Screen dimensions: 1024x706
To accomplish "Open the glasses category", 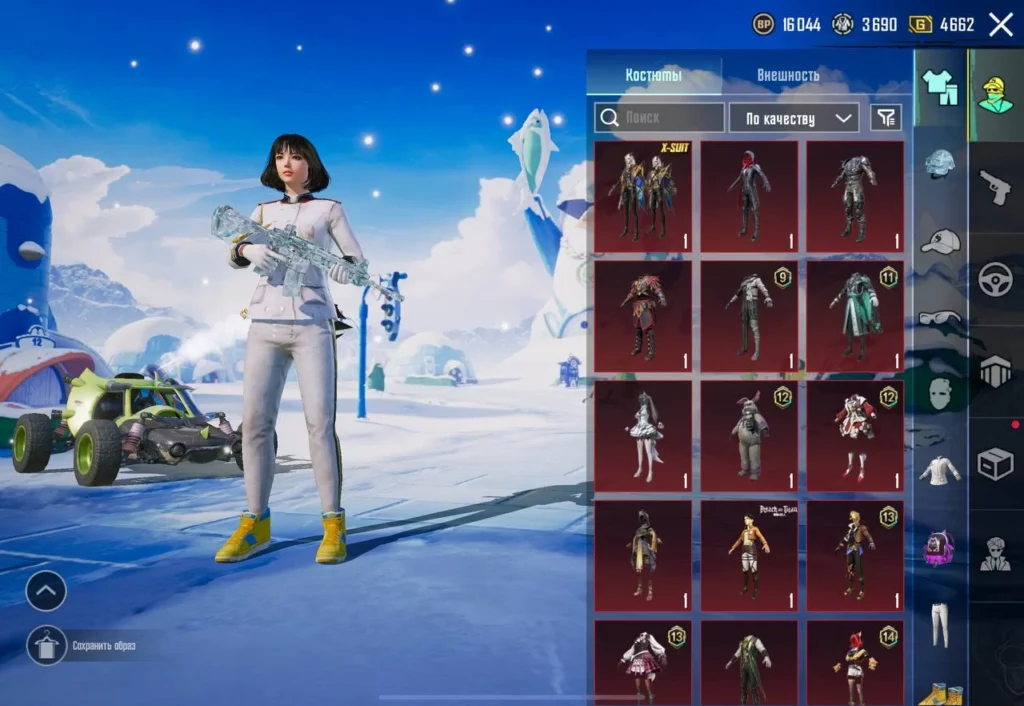I will tap(939, 318).
